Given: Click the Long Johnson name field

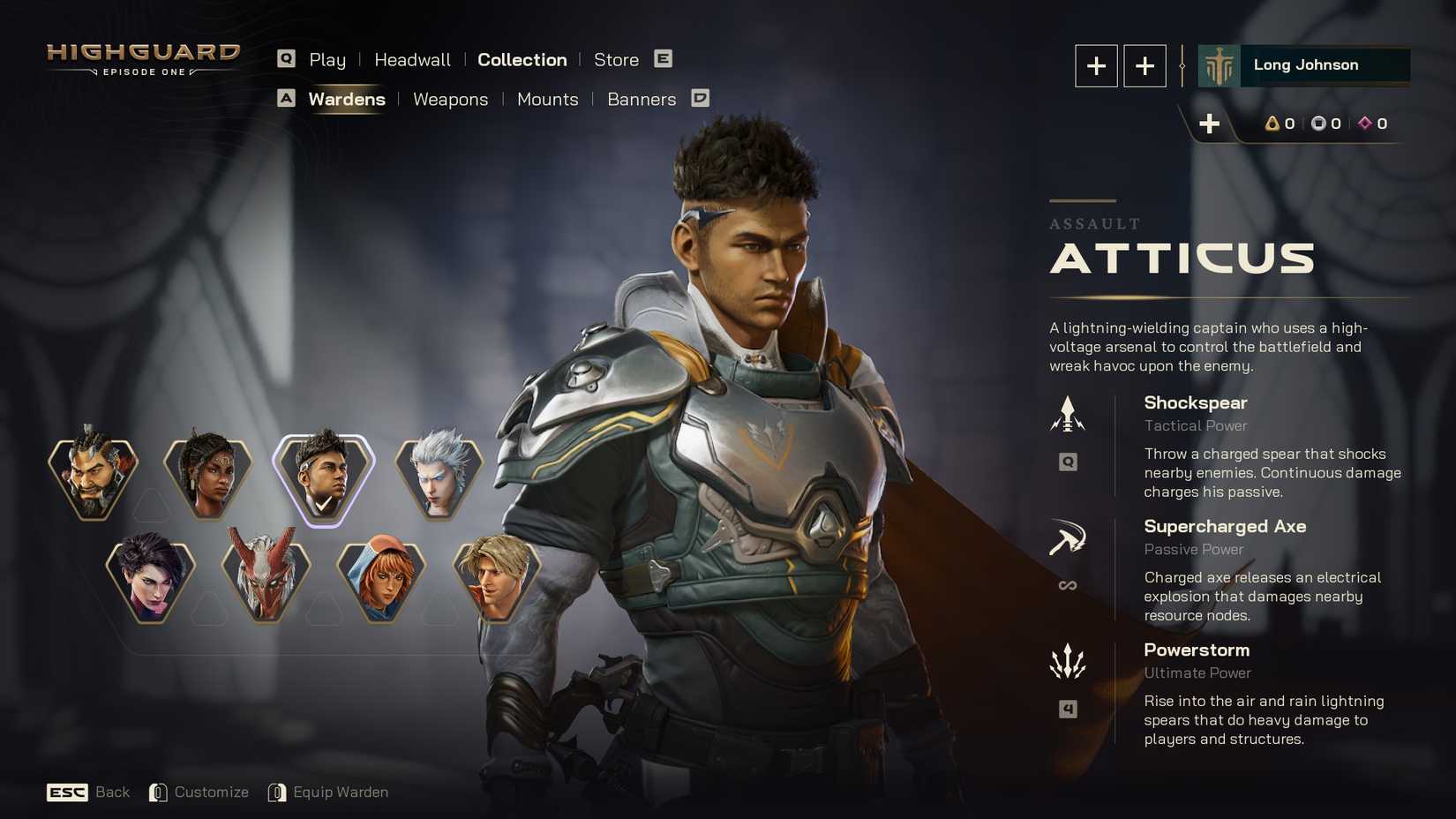Looking at the screenshot, I should pyautogui.click(x=1305, y=64).
